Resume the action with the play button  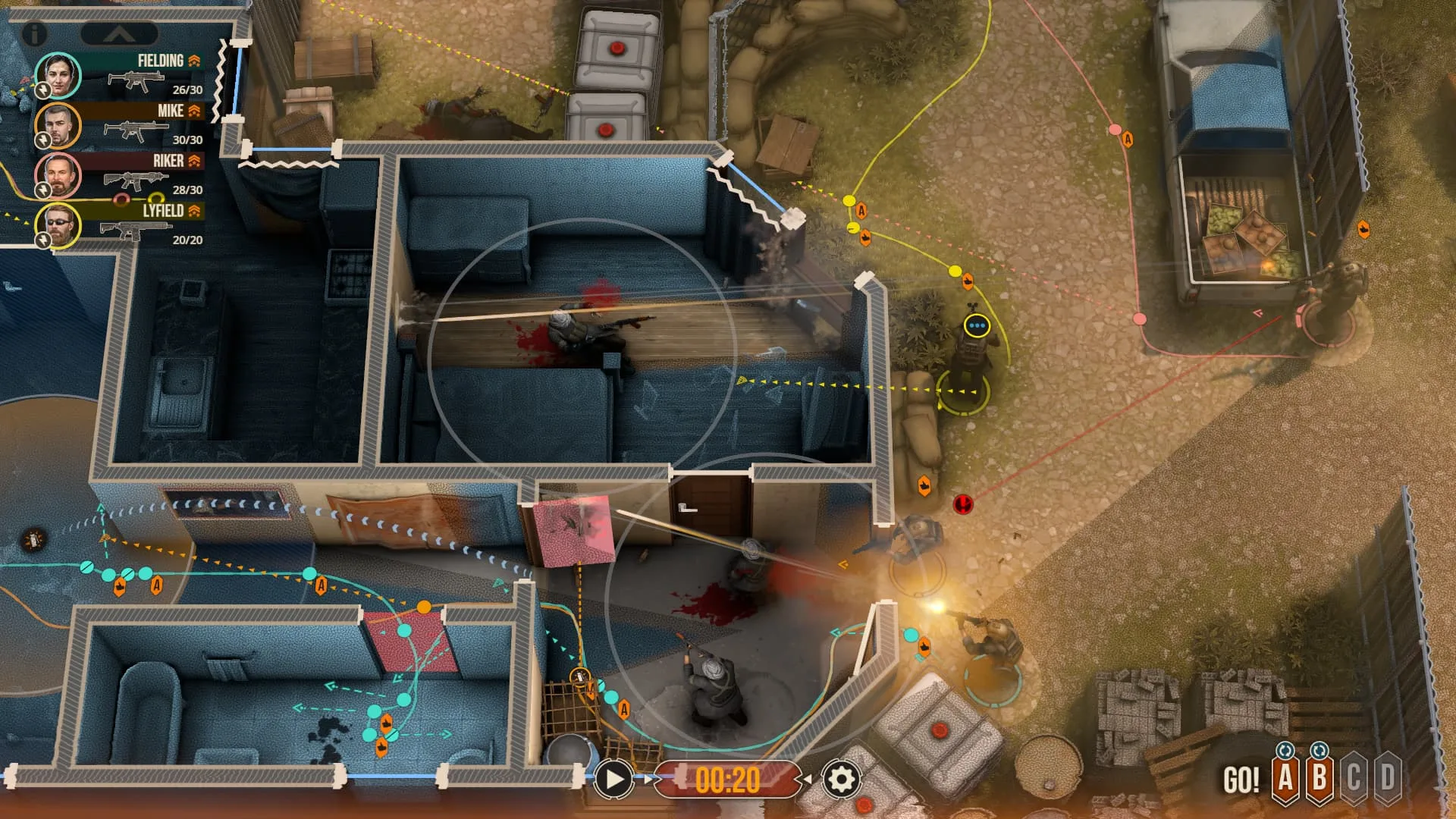tap(613, 779)
